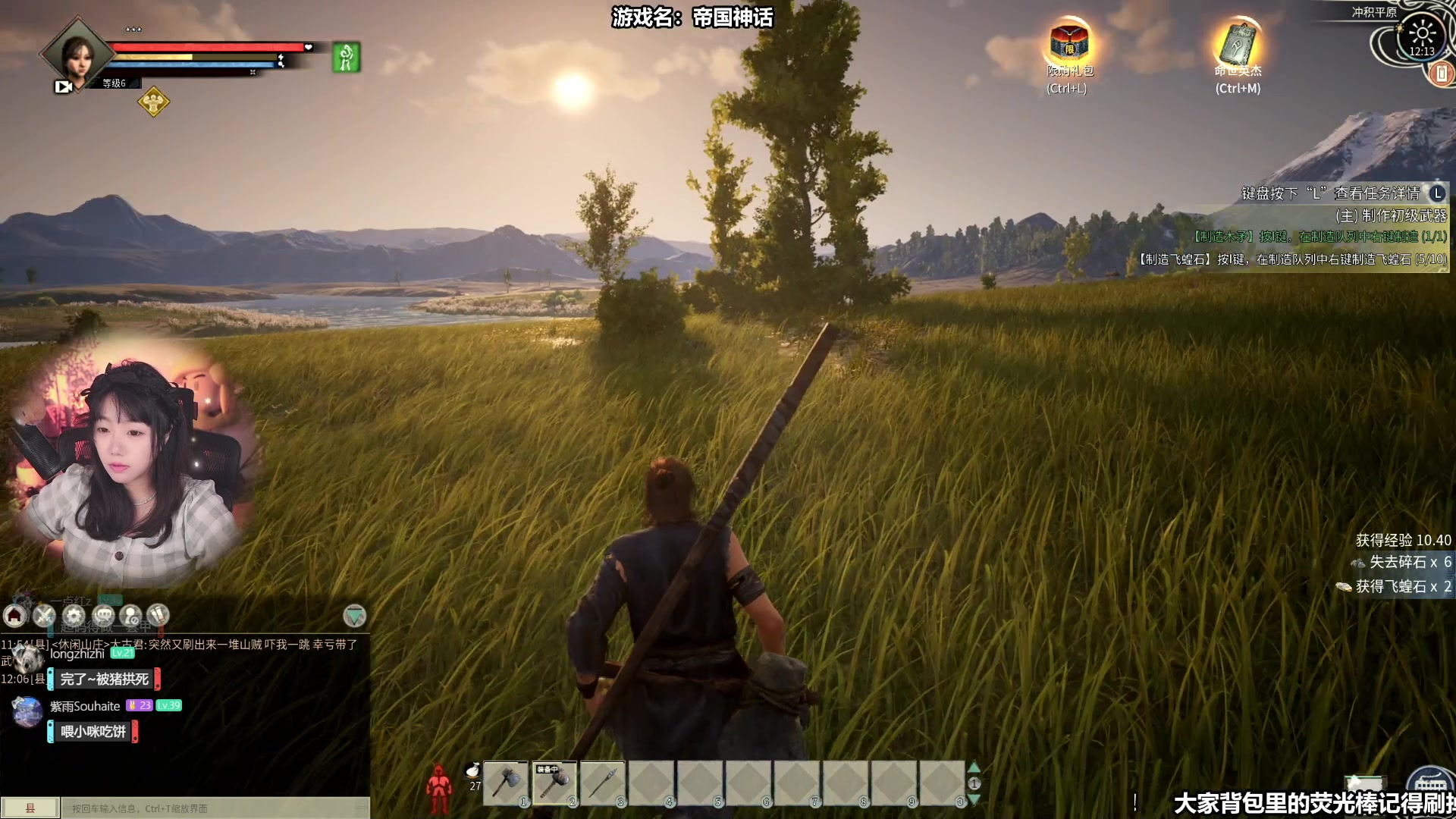This screenshot has width=1456, height=819.
Task: Open the 限购礼包 limited gift pack
Action: [x=1068, y=42]
